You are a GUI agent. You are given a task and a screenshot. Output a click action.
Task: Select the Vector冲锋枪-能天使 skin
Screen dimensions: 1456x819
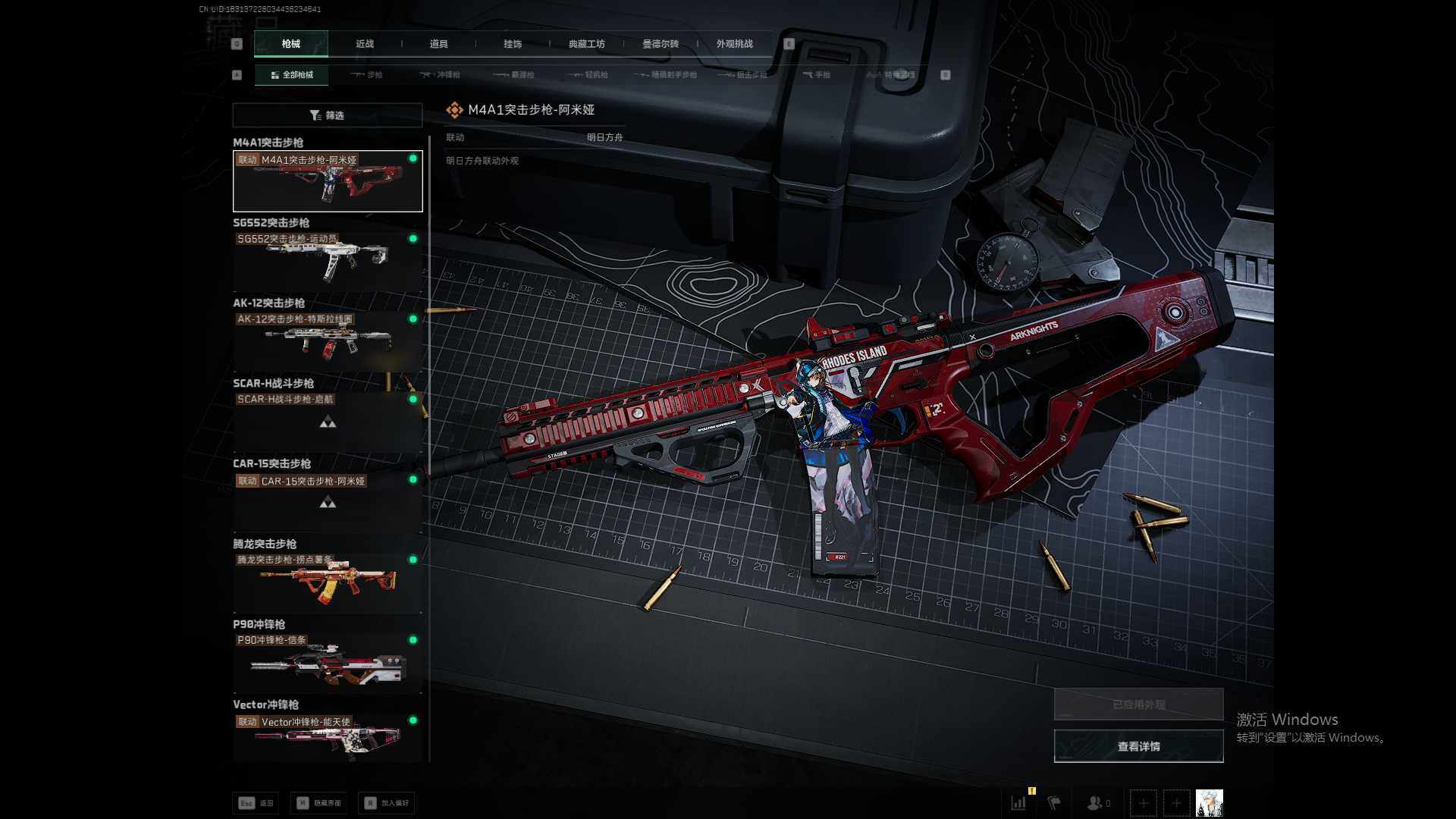pyautogui.click(x=327, y=739)
